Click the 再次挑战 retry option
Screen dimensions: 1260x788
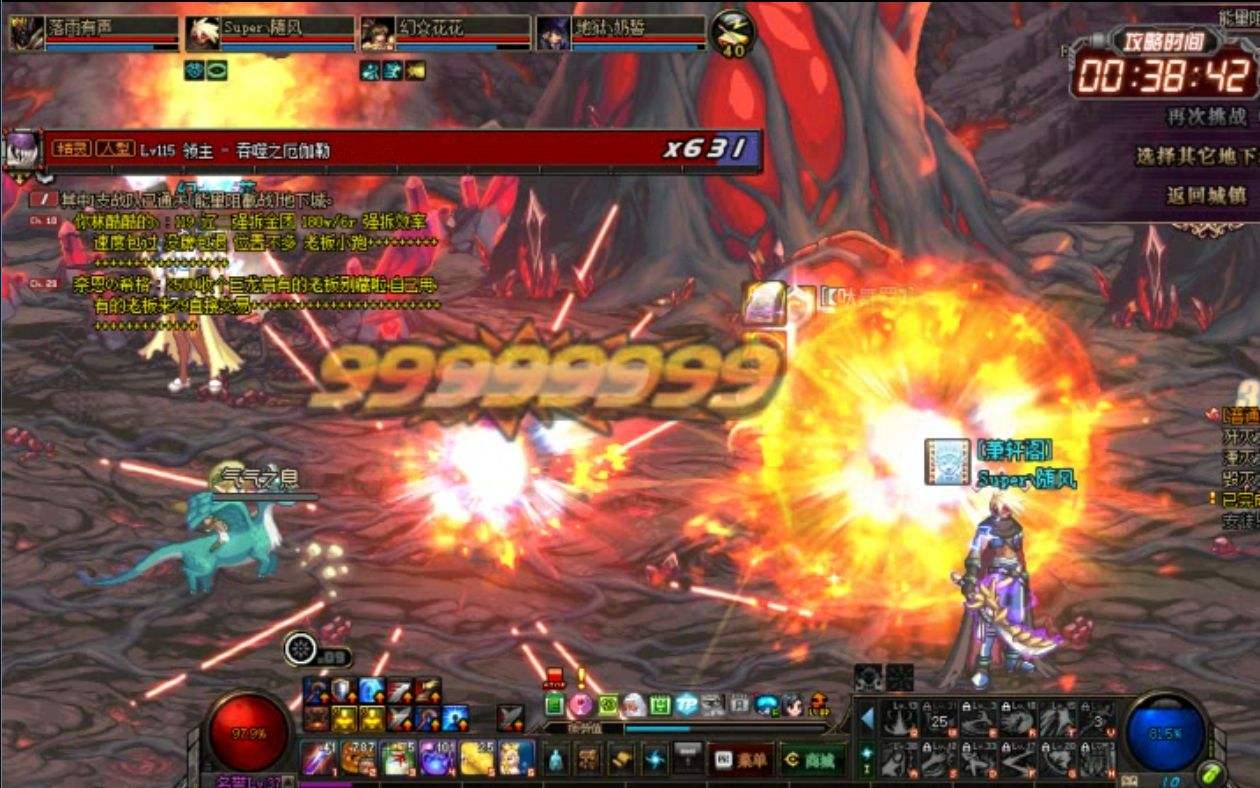tap(1207, 117)
